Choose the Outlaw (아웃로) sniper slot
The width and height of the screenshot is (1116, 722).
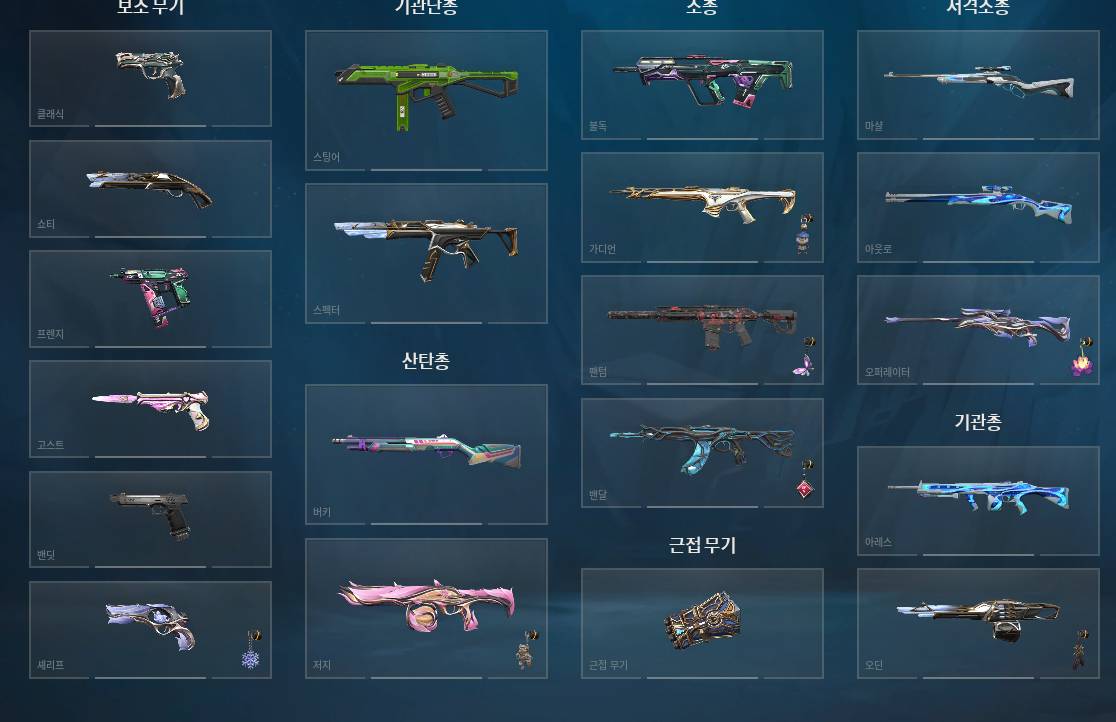coord(978,207)
